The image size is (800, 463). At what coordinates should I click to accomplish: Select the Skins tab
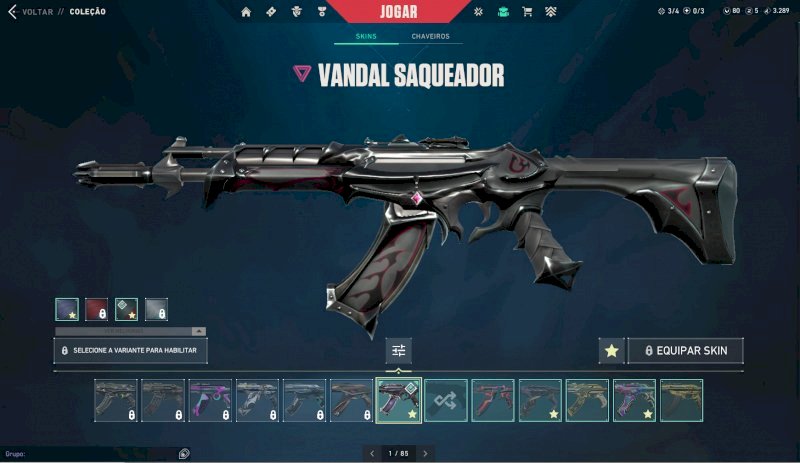(364, 37)
